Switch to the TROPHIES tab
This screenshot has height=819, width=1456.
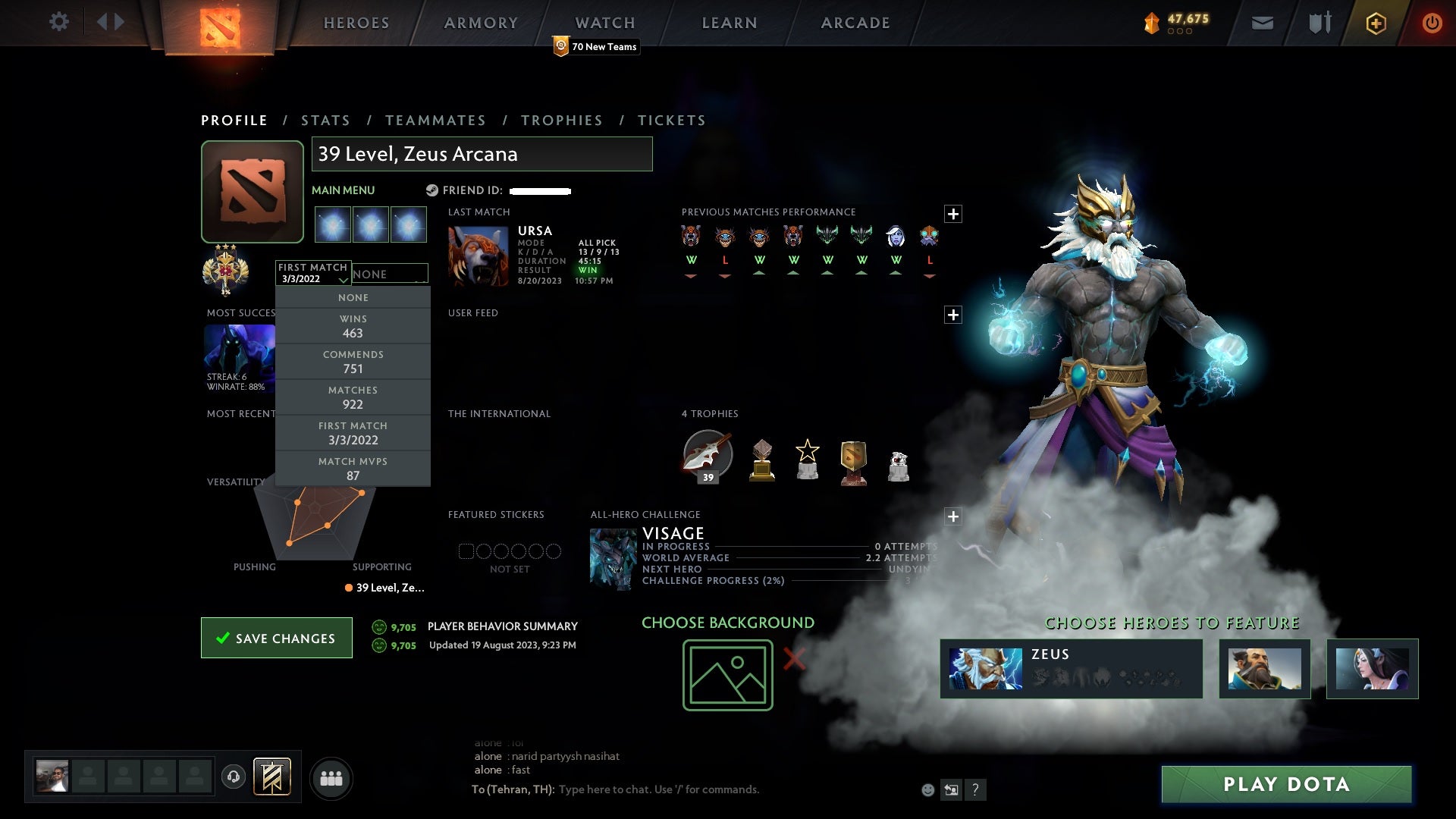561,120
